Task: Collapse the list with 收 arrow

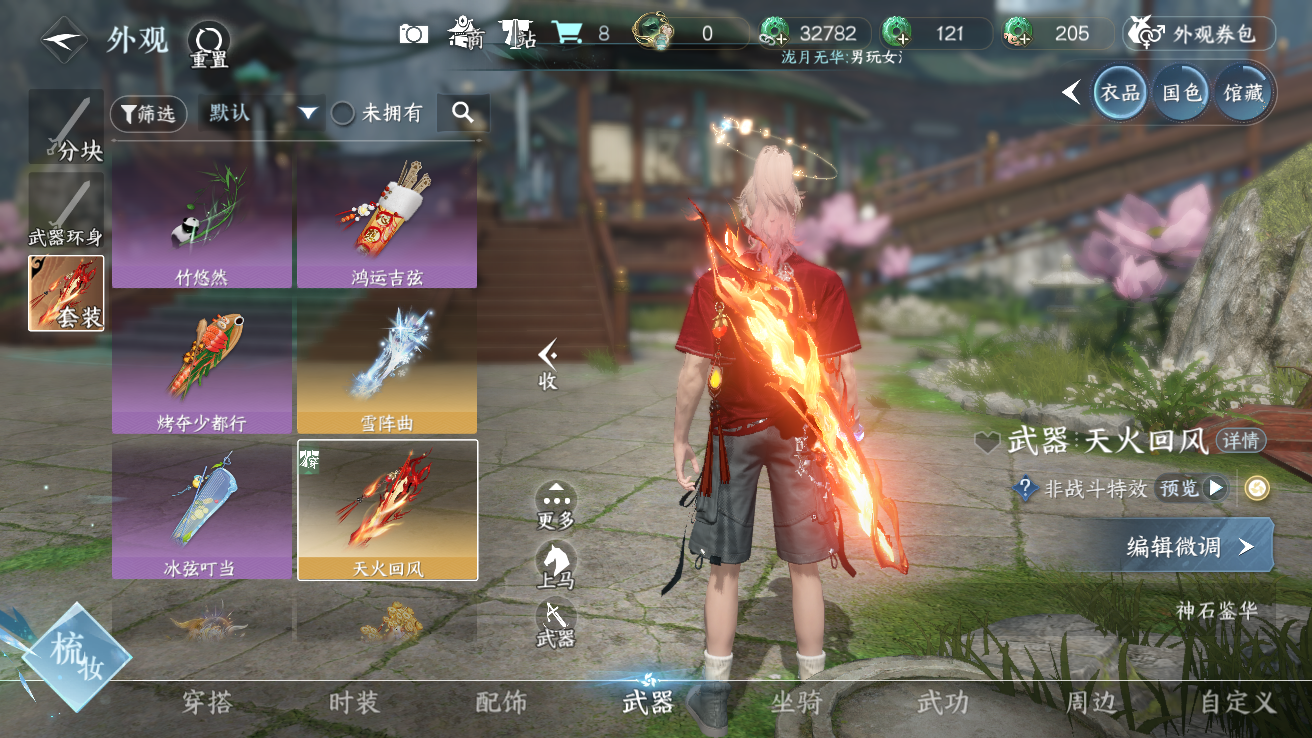Action: 547,364
